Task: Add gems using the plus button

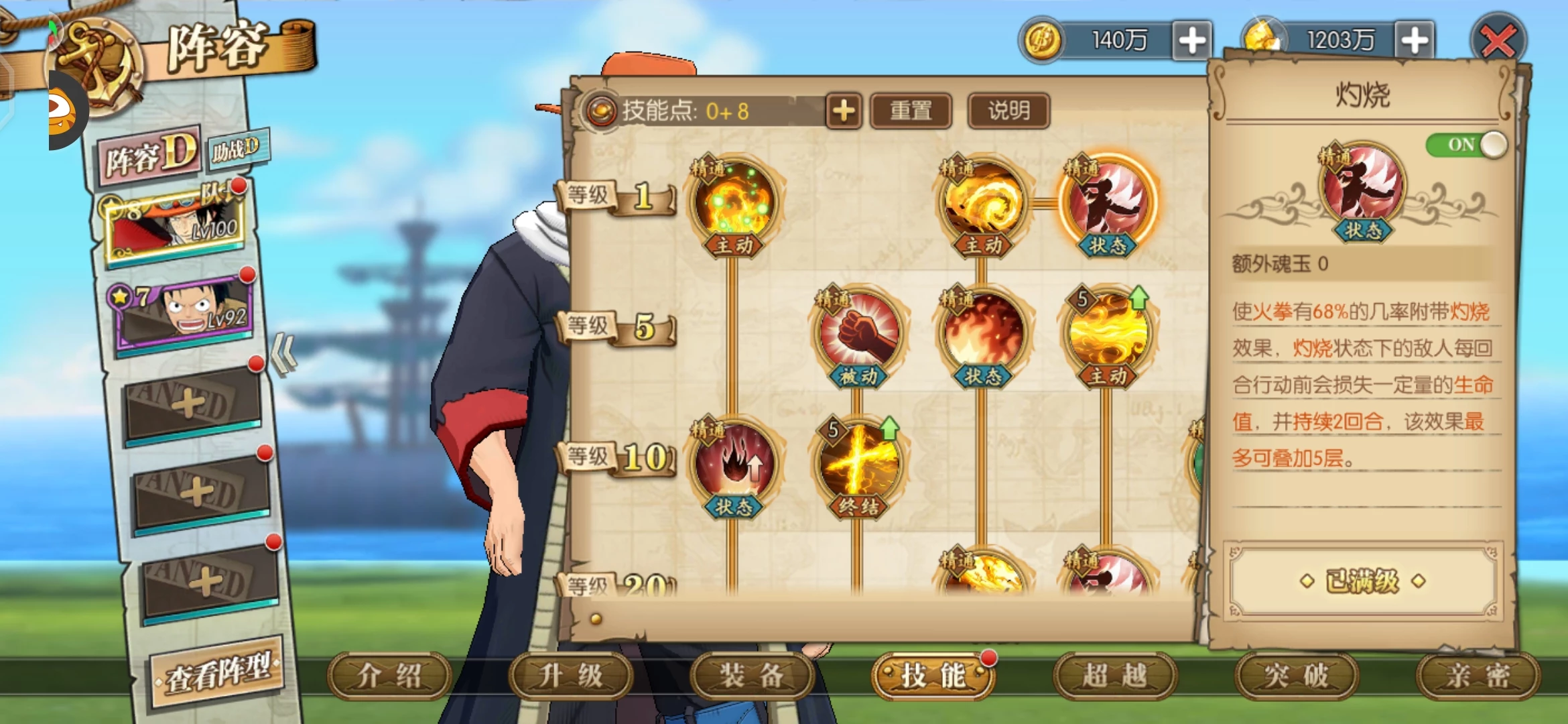Action: [x=1414, y=41]
